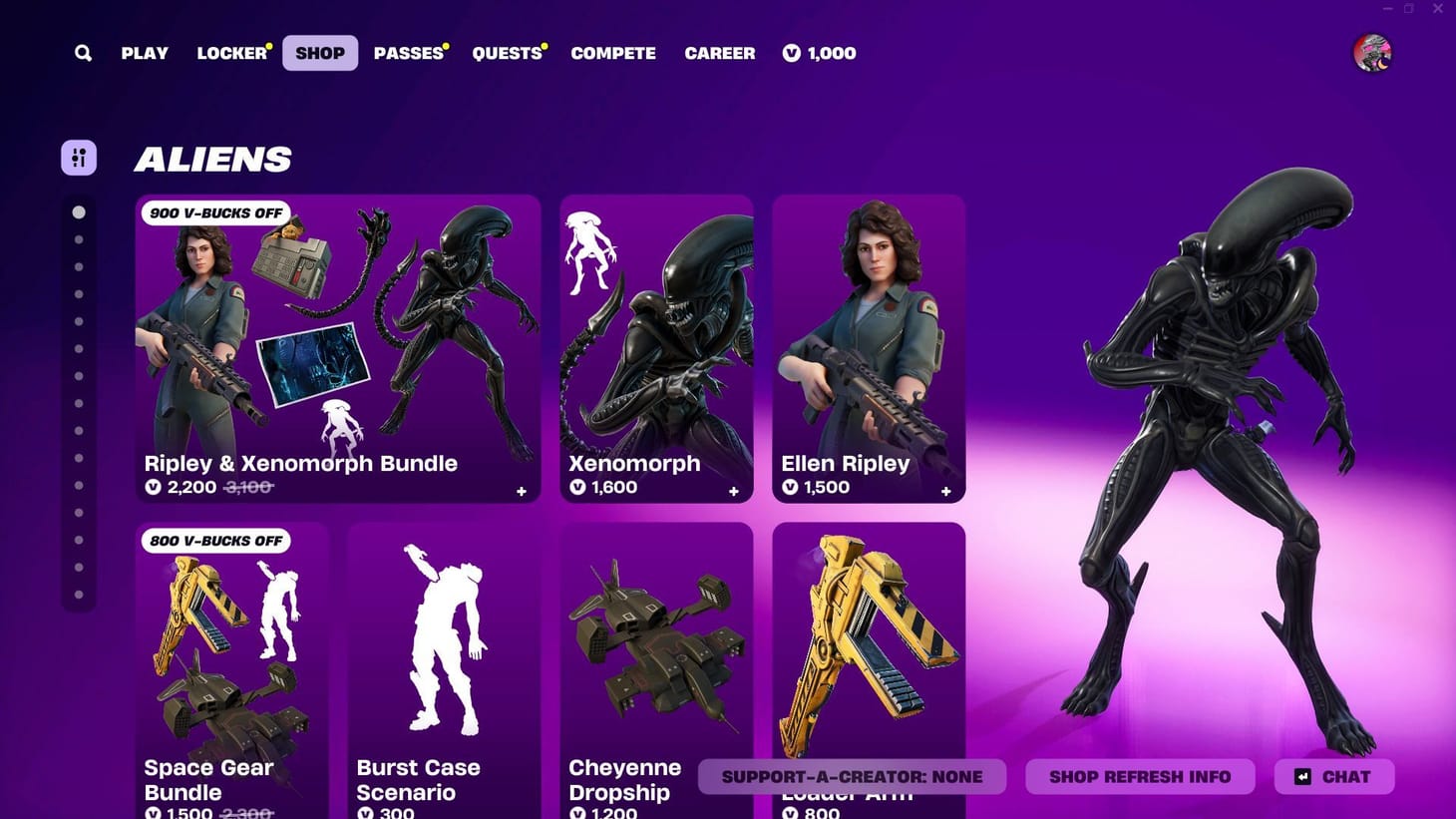The width and height of the screenshot is (1456, 819).
Task: Click the plus icon on the Ripley bundle card
Action: pos(521,491)
